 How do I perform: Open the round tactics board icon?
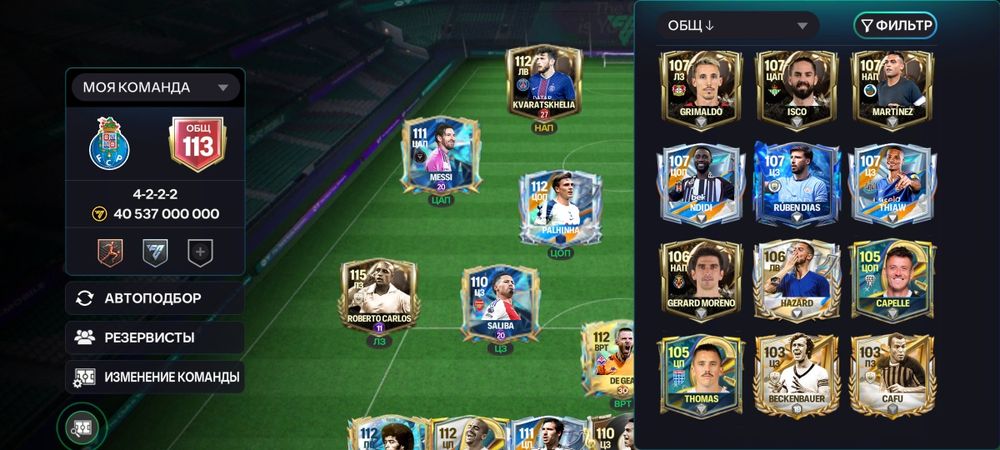coord(82,427)
